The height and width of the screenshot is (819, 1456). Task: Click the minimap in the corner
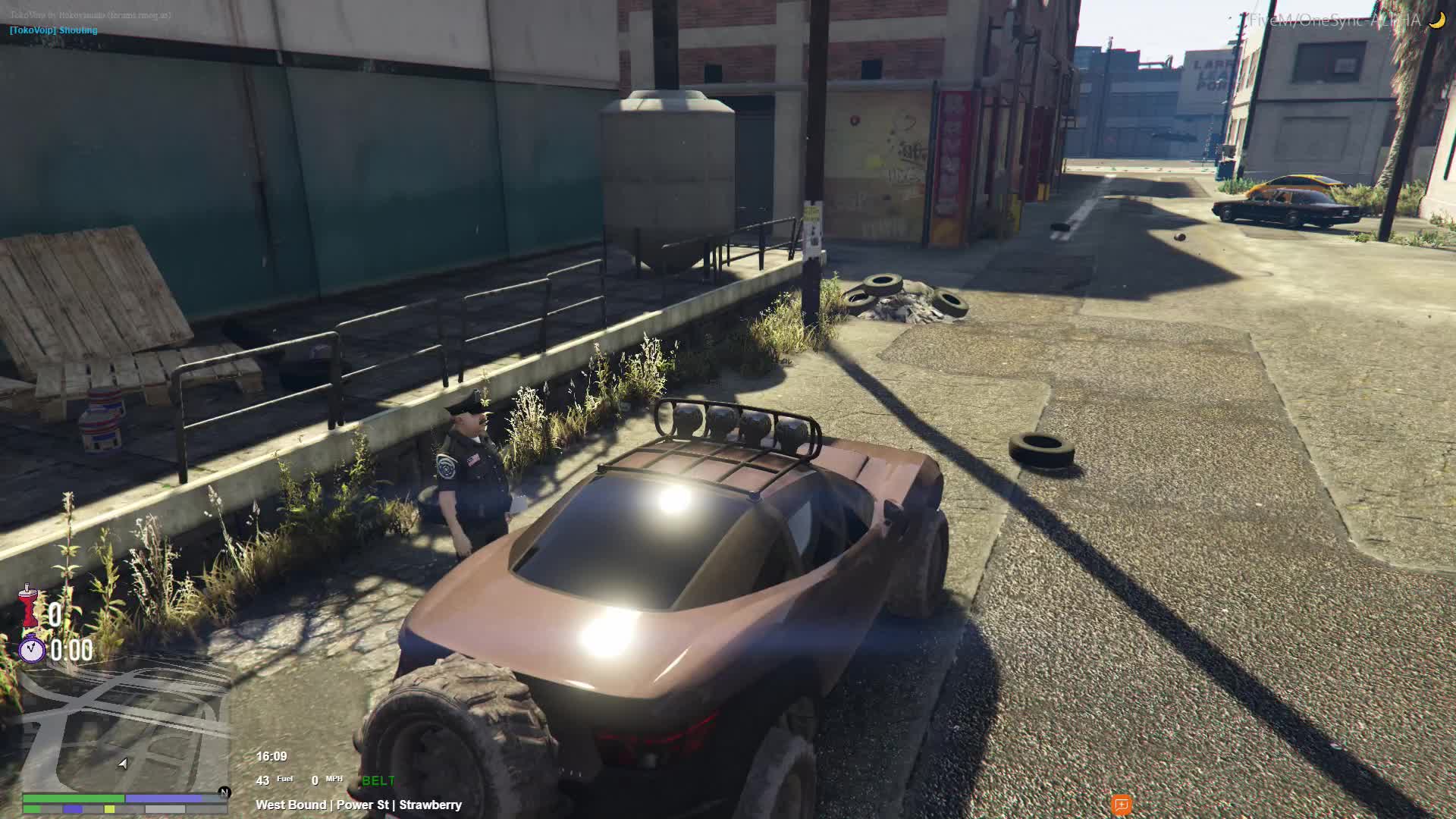pos(125,728)
